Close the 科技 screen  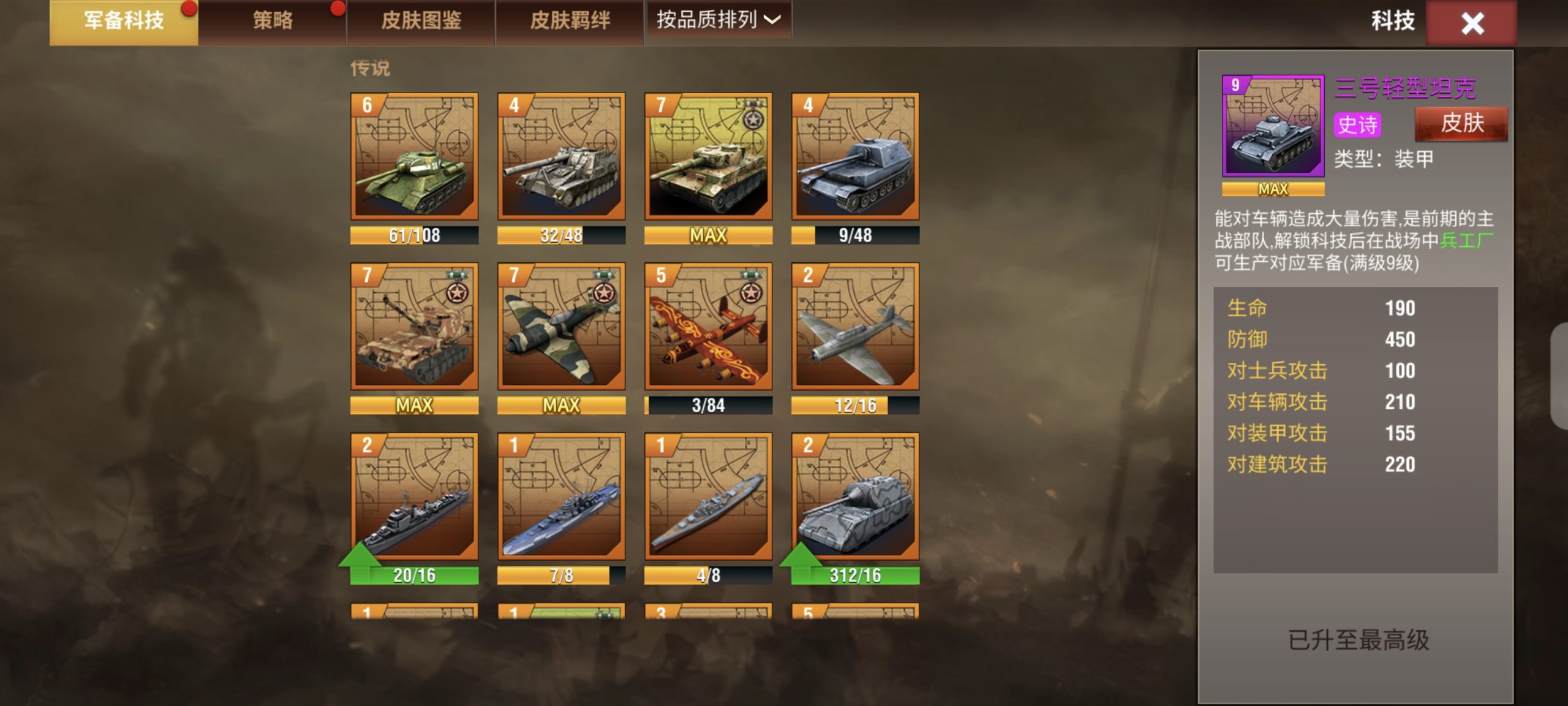click(x=1471, y=24)
